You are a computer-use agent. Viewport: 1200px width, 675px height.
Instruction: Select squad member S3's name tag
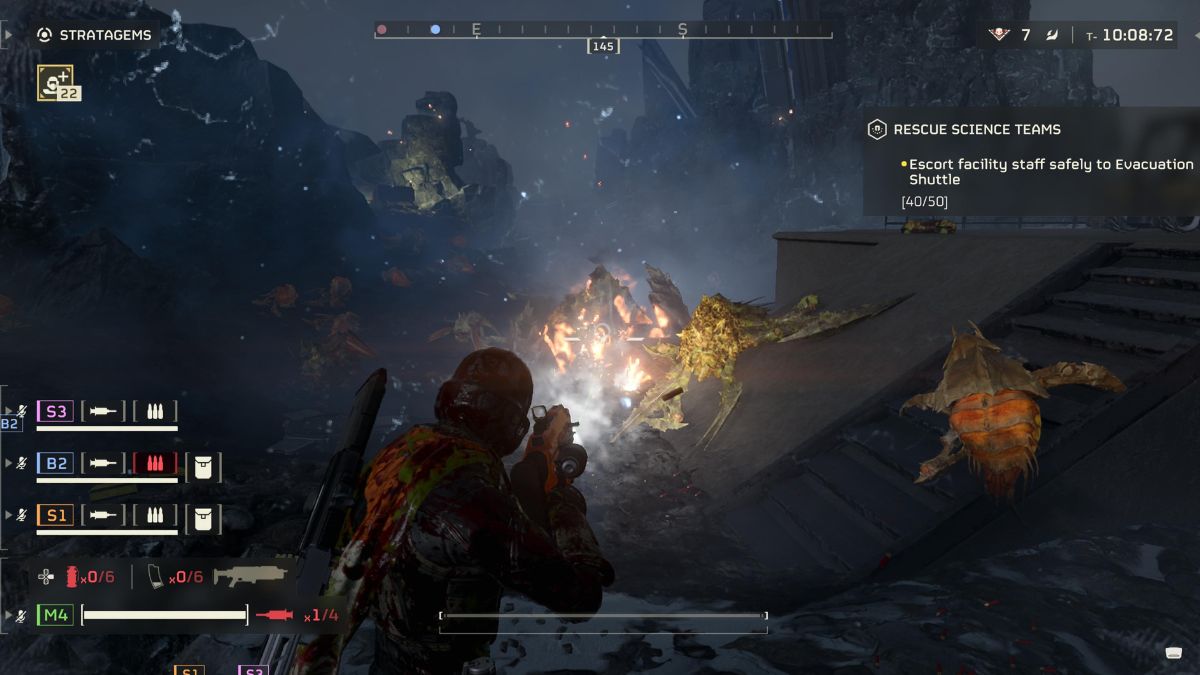click(x=55, y=411)
